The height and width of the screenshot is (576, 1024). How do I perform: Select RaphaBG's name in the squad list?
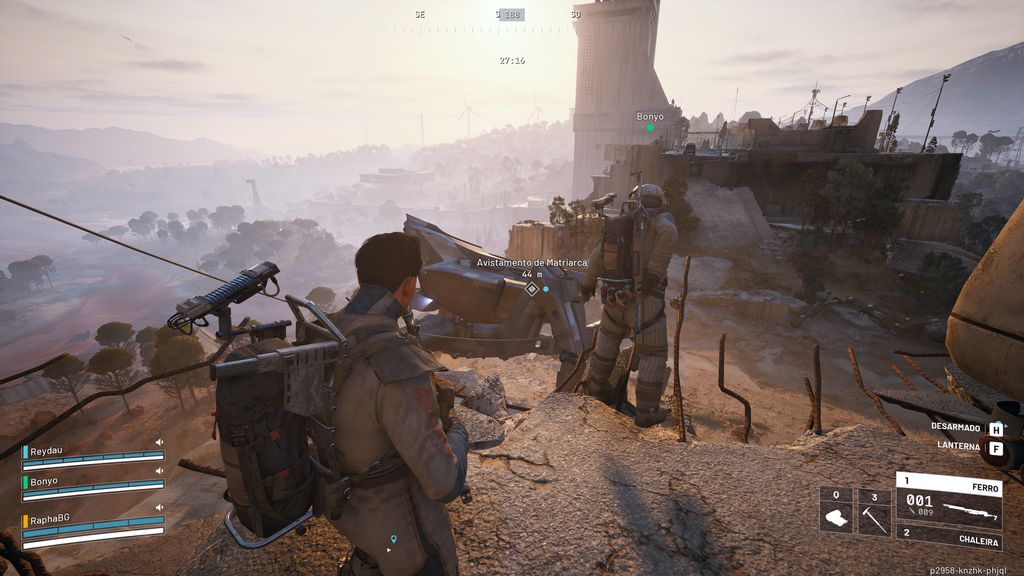click(48, 520)
